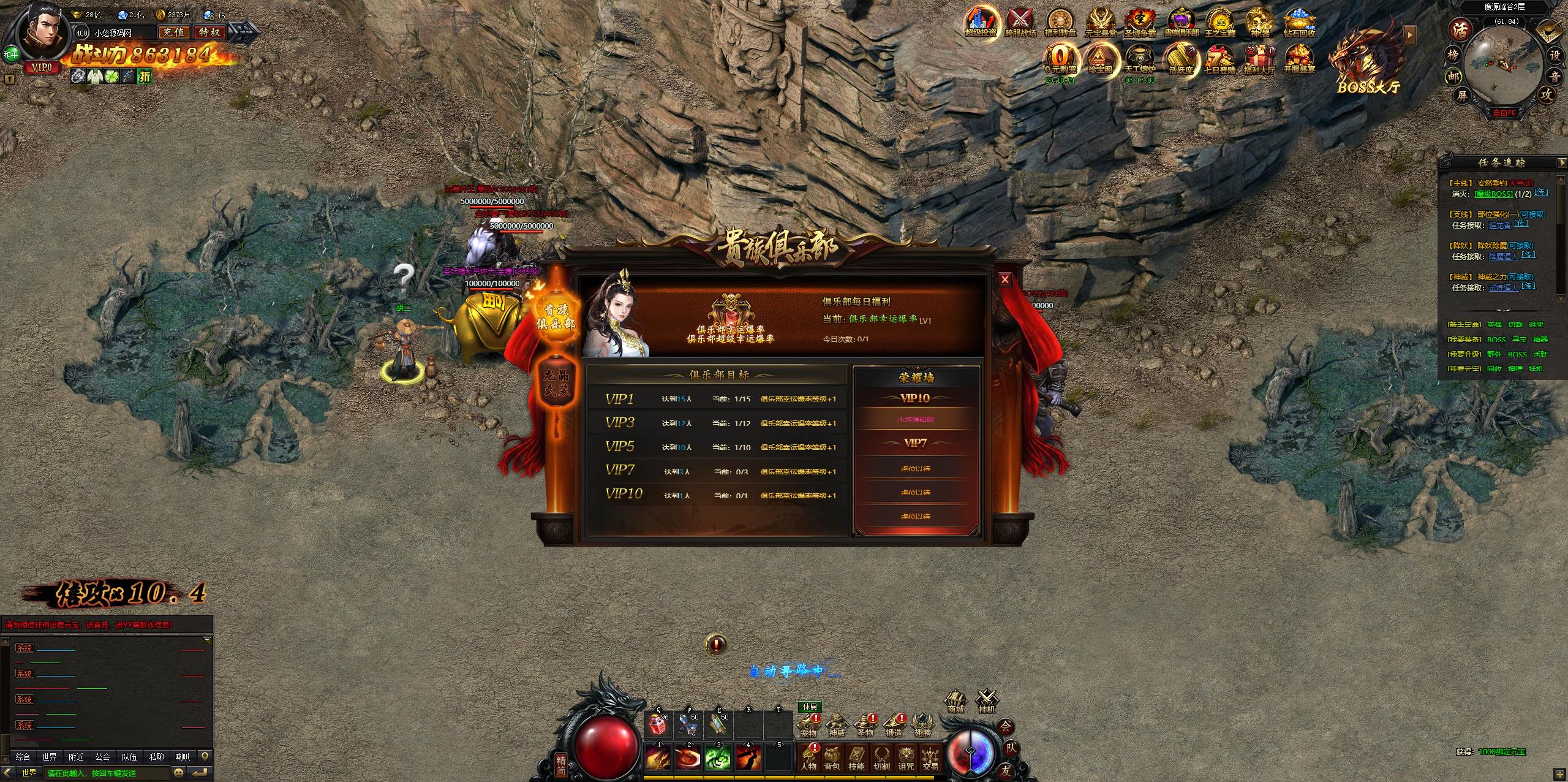Switch to the 龙晶武装 lantern tab
The width and height of the screenshot is (1568, 782).
point(556,382)
